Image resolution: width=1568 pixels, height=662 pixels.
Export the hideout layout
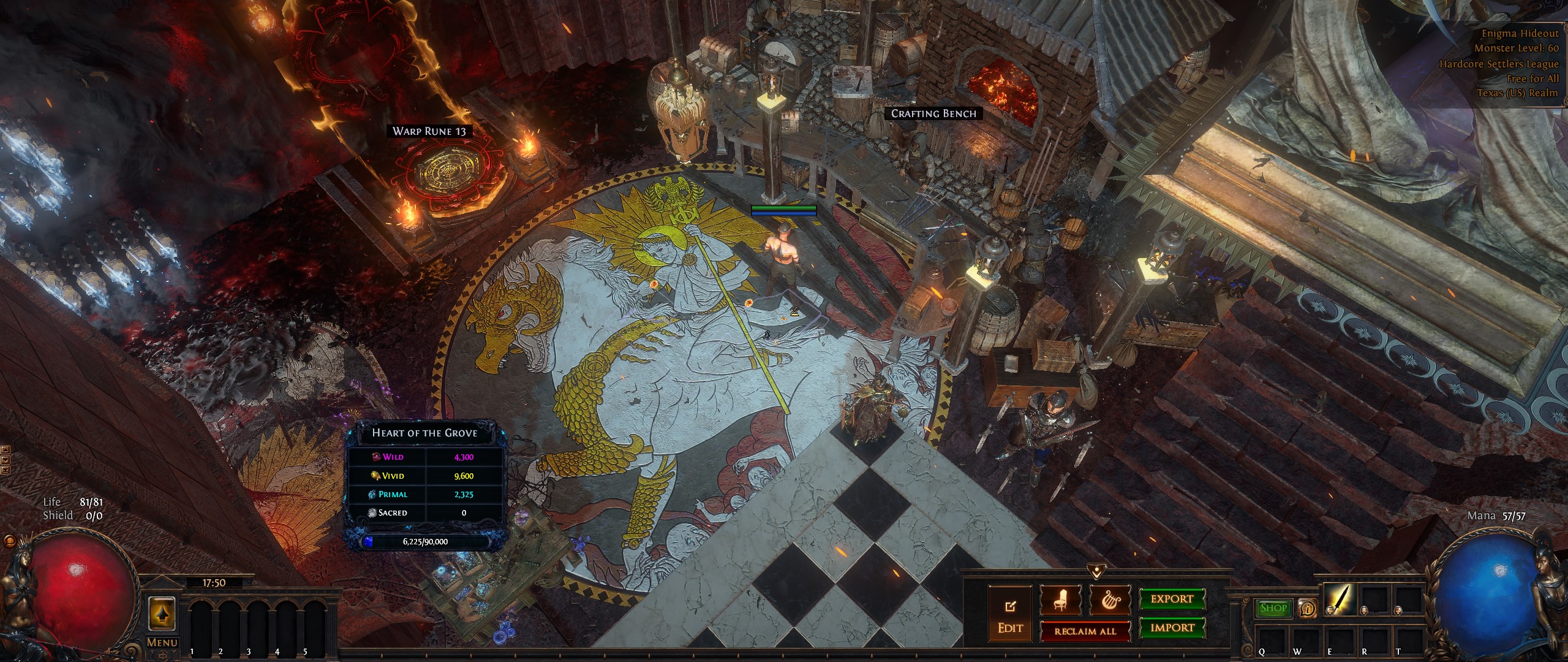click(x=1172, y=599)
